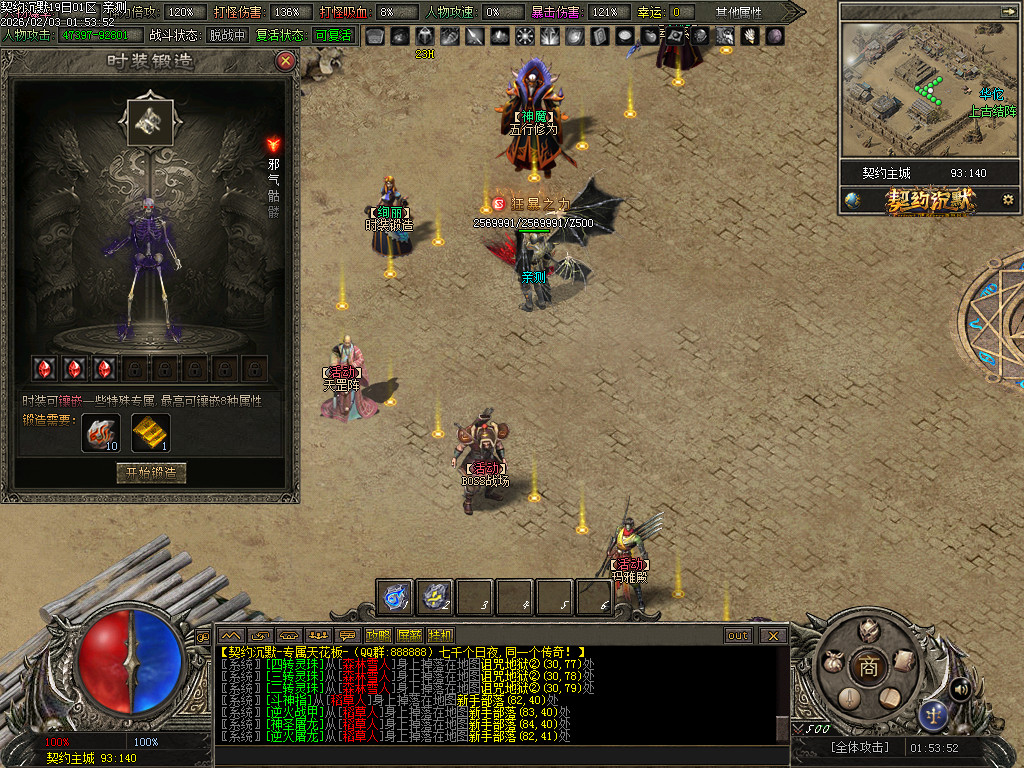
Task: Open the blue scales icon button
Action: pos(934,714)
